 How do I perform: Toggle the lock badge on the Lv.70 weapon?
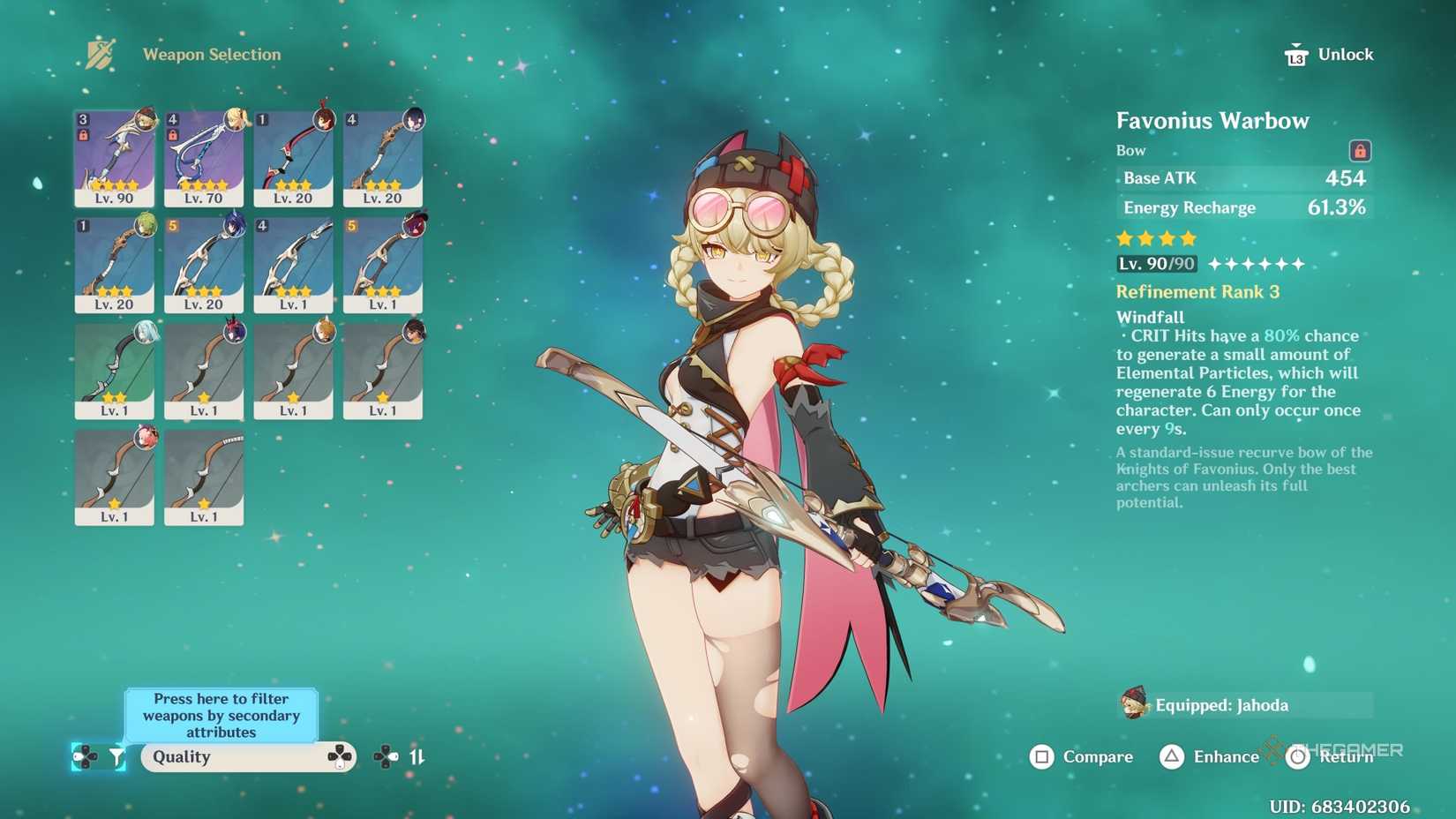tap(171, 134)
